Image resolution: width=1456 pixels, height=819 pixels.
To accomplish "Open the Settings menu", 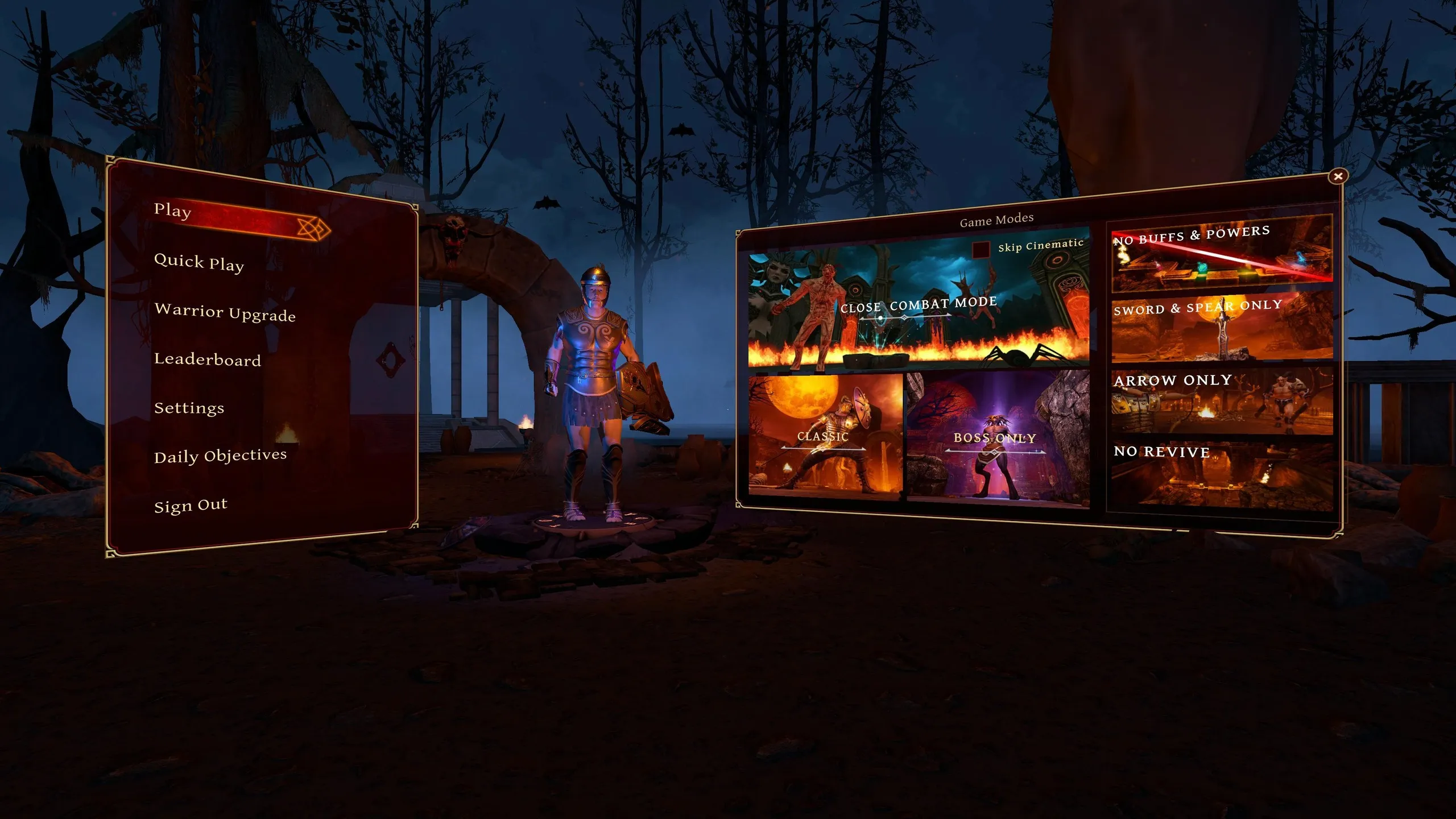I will pos(189,408).
